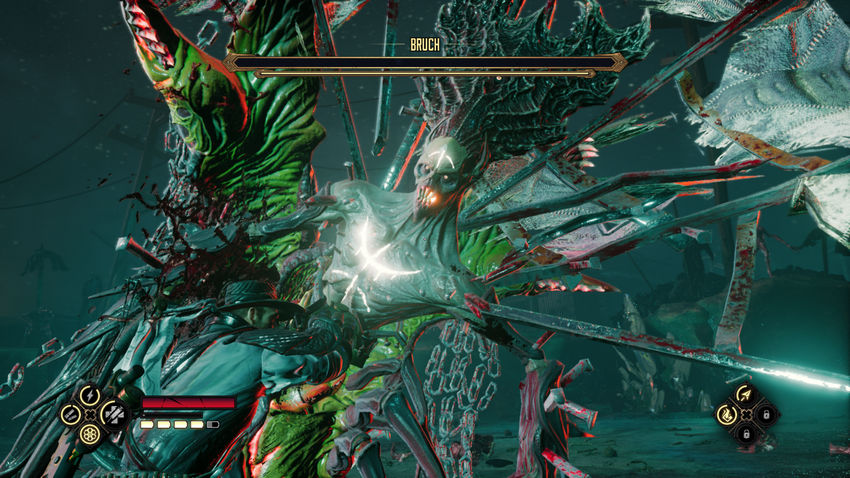Select the two diagonal bars icon
The image size is (850, 478).
tap(70, 414)
